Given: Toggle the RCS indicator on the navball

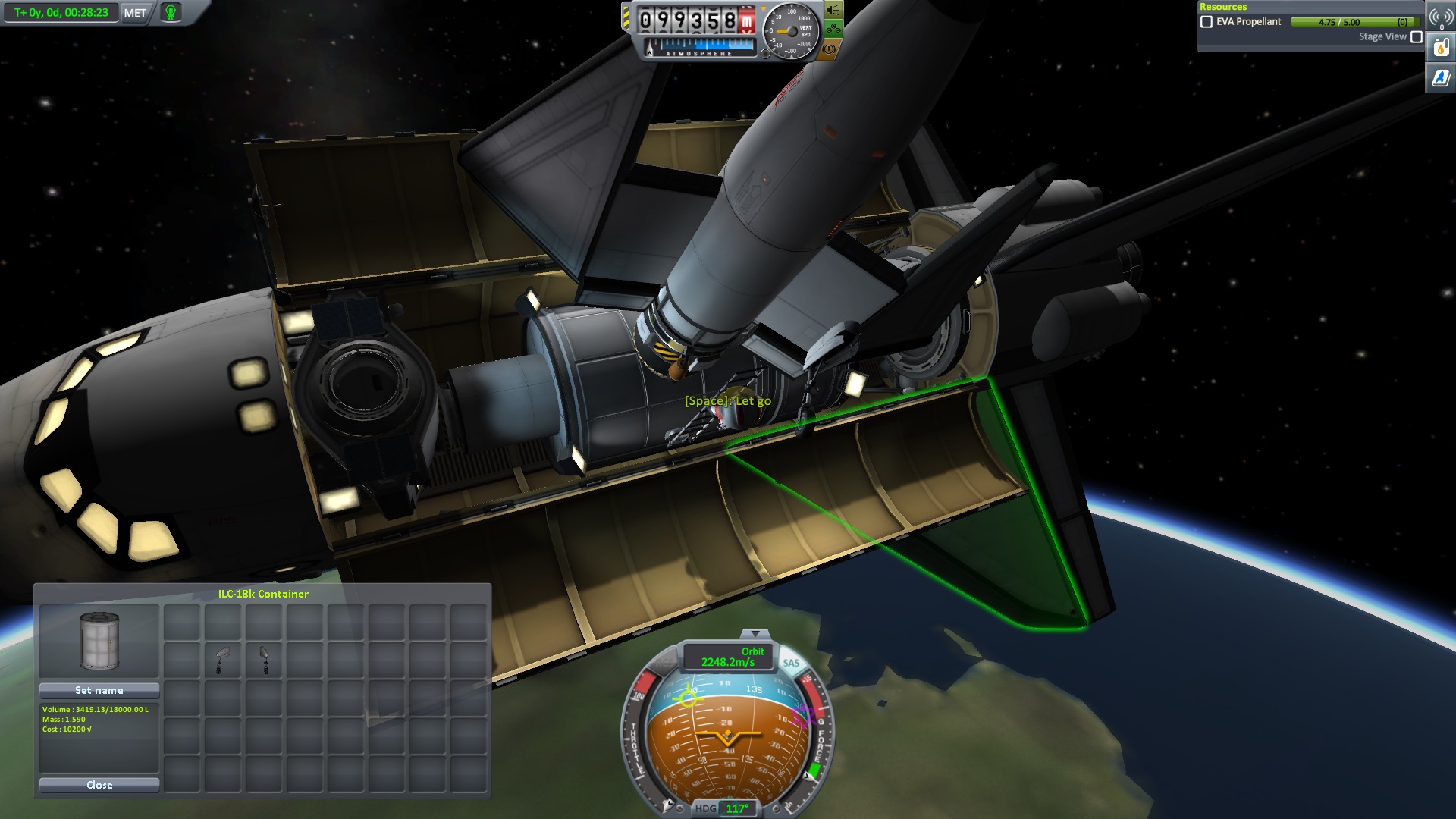Looking at the screenshot, I should (x=664, y=663).
